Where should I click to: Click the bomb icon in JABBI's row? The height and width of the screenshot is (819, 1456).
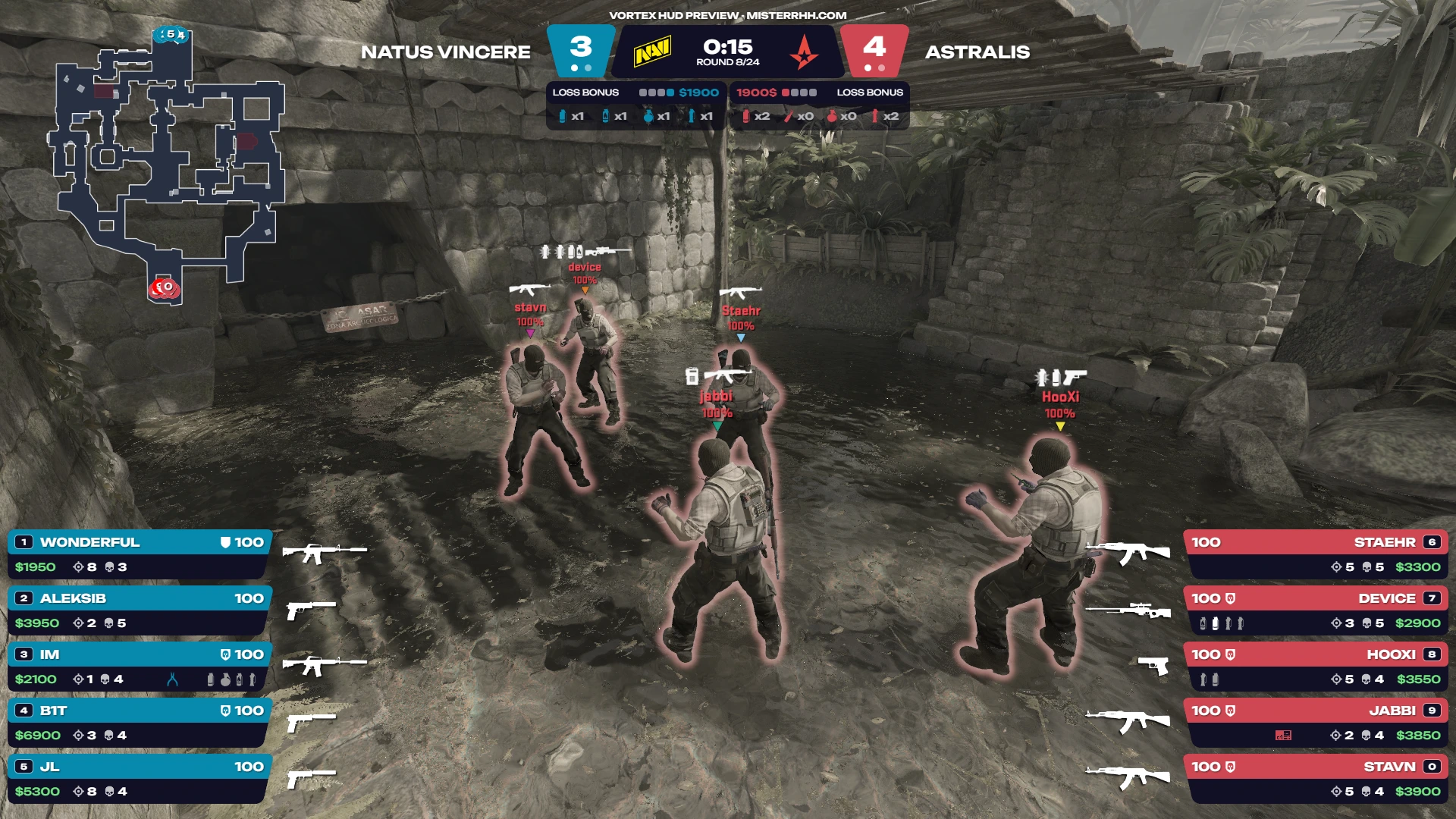[1283, 735]
